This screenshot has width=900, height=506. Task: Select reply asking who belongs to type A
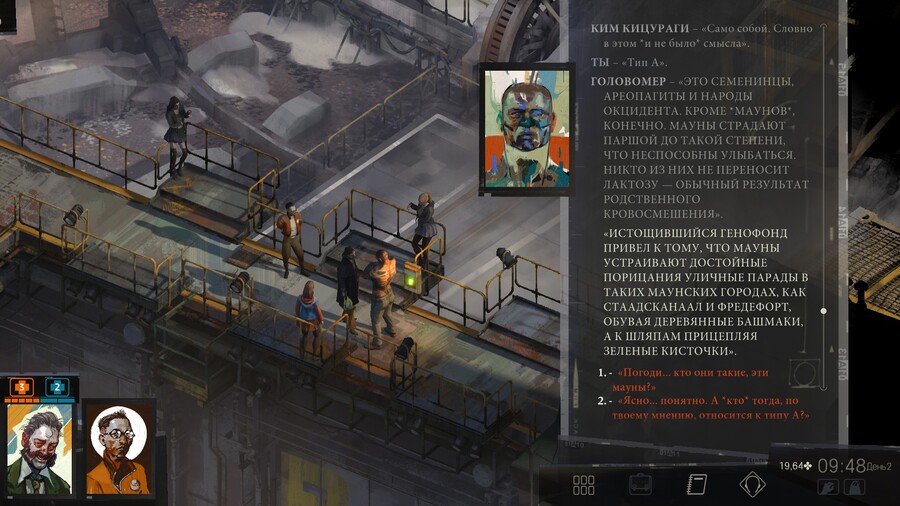coord(712,407)
